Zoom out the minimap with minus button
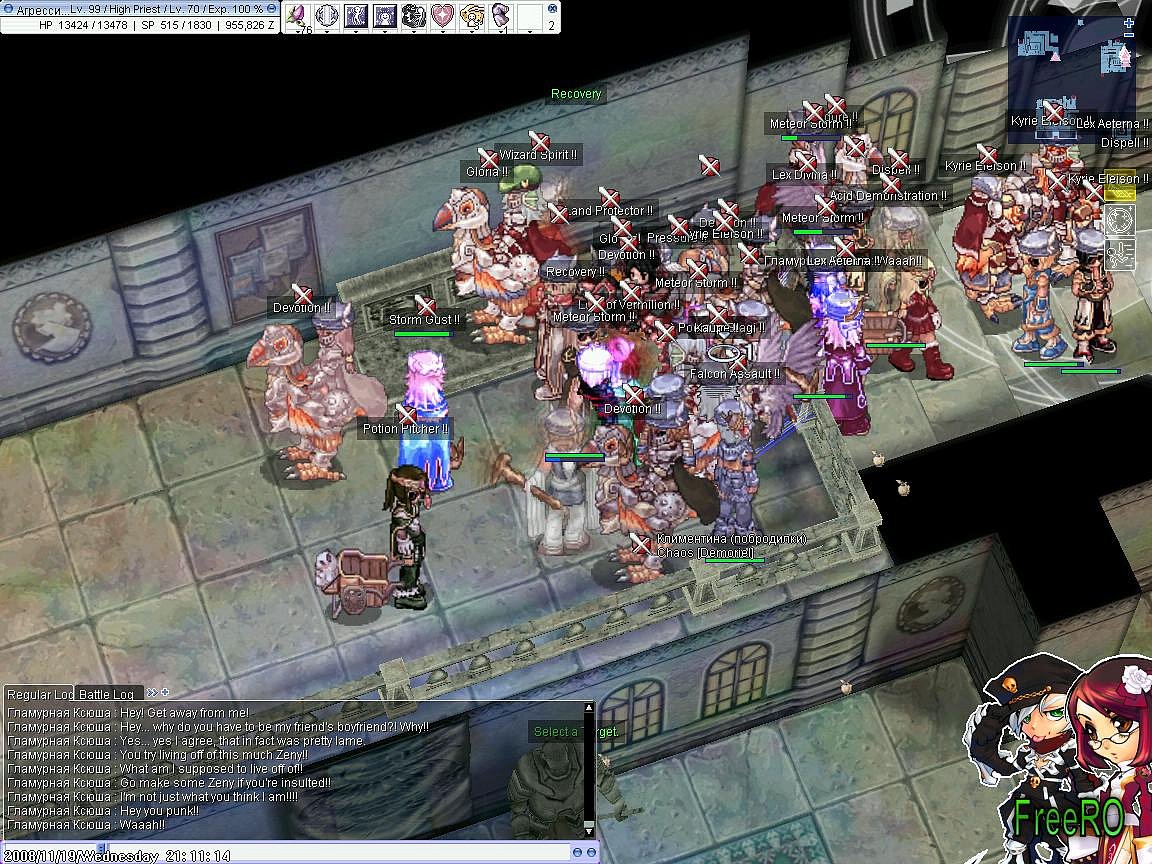The height and width of the screenshot is (864, 1152). pos(1129,36)
